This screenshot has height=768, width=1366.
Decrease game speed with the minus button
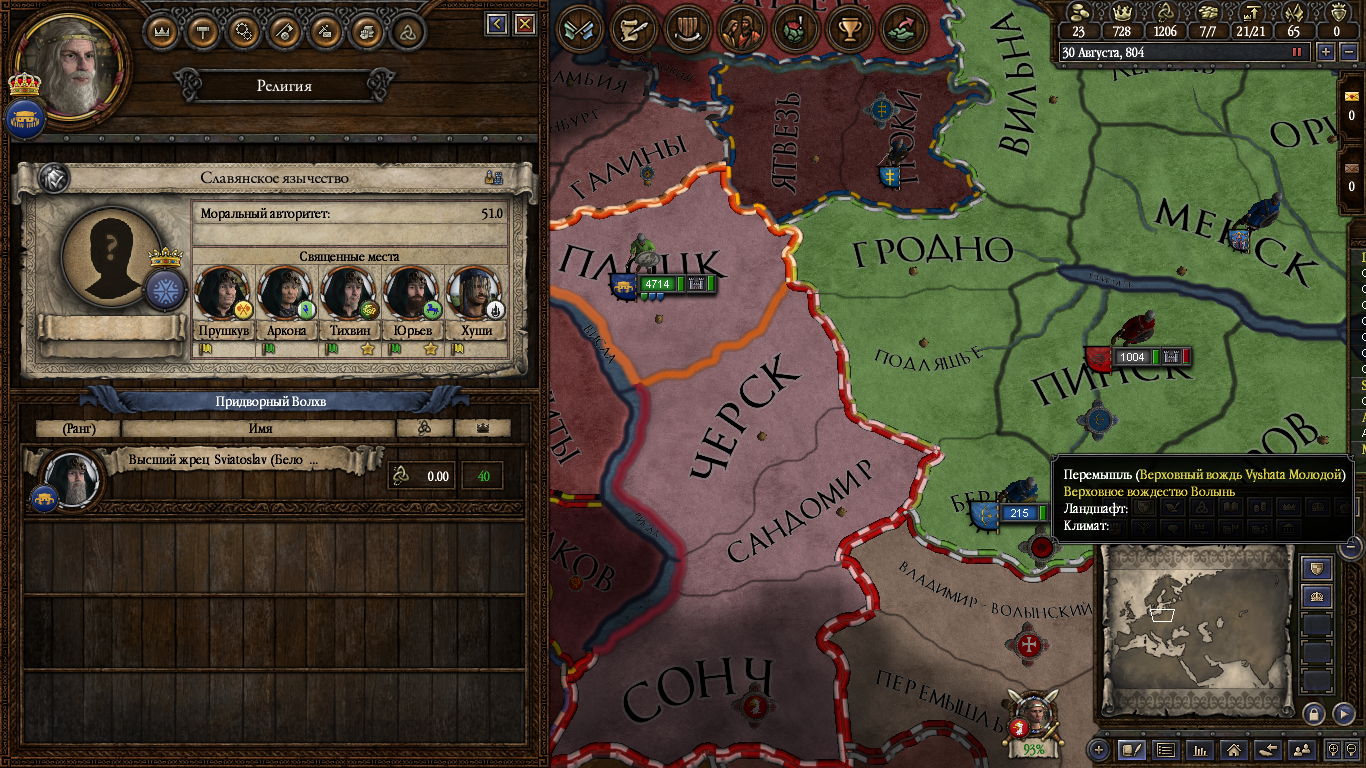(1347, 52)
